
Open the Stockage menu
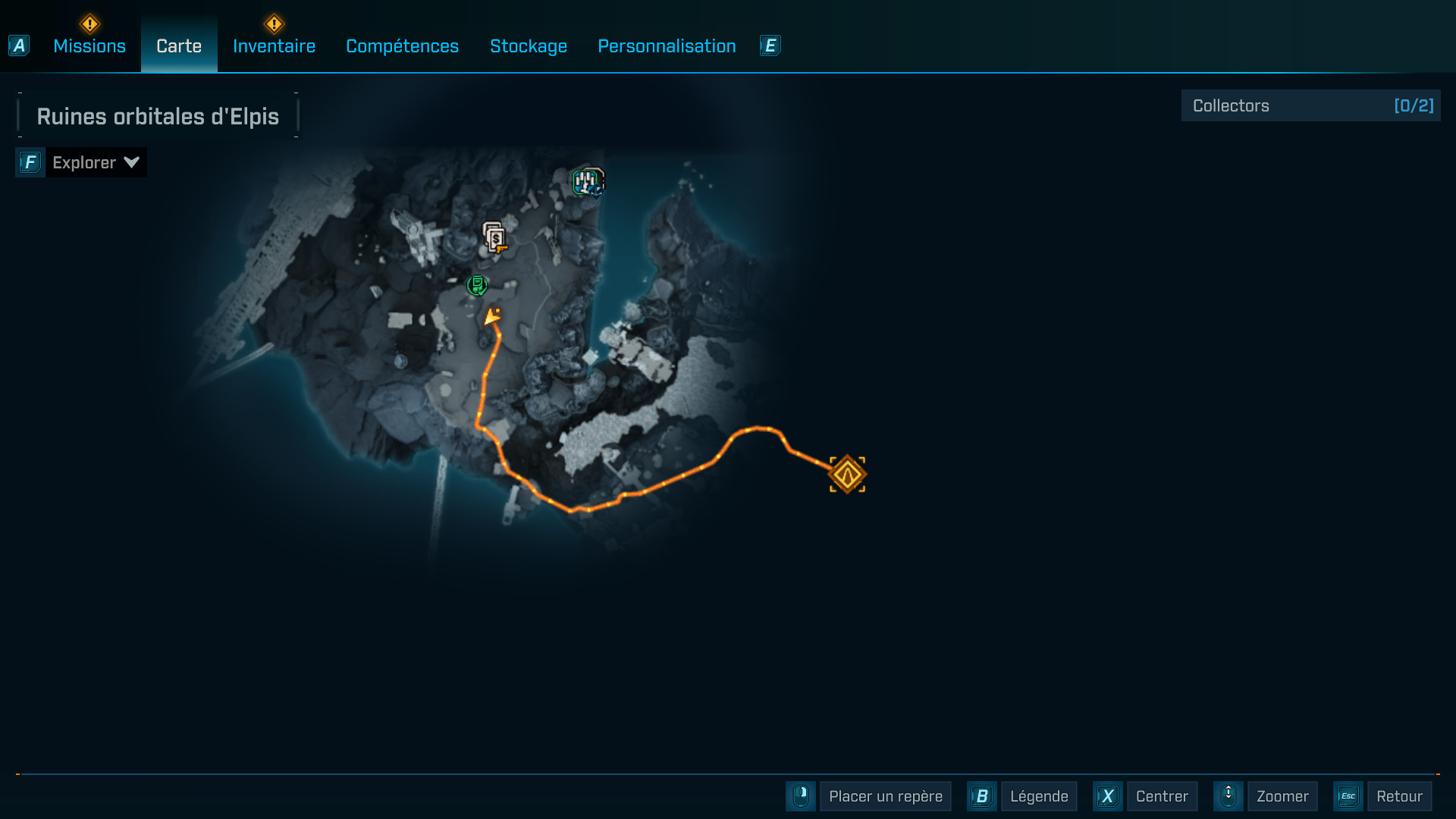click(529, 45)
